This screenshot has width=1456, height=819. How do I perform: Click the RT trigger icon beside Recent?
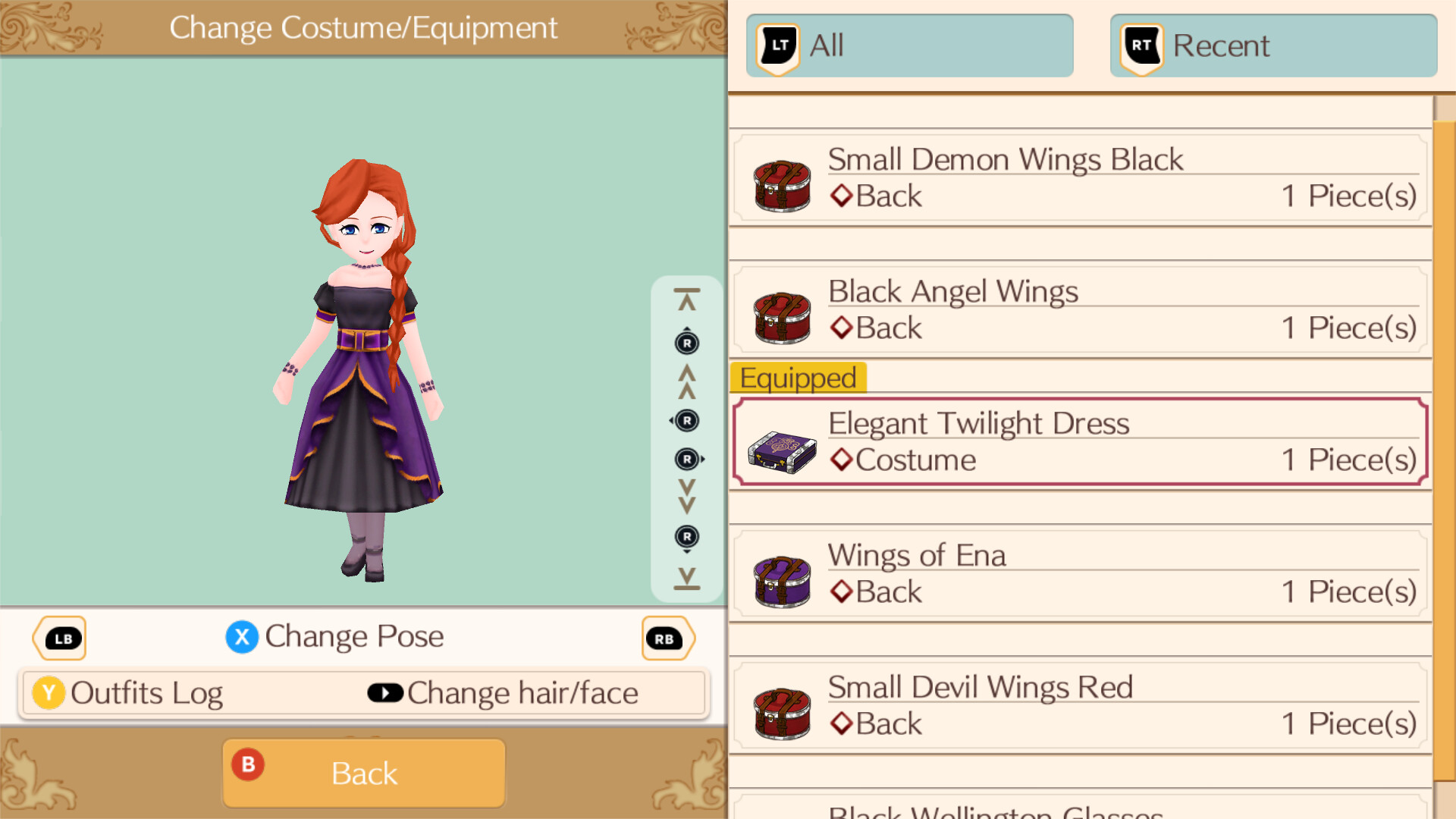point(1140,45)
